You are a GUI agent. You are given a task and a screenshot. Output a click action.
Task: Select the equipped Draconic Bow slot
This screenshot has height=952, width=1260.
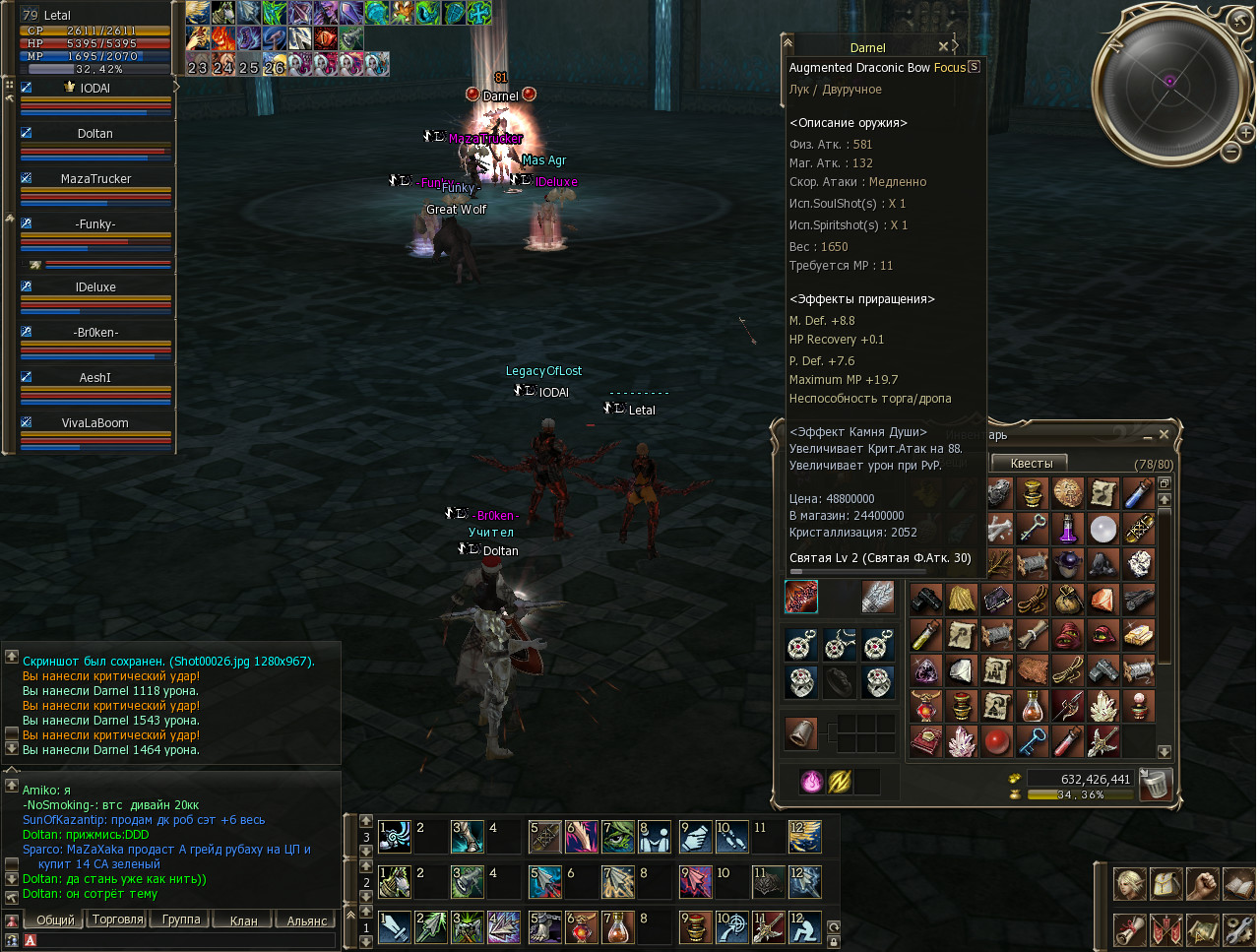click(801, 597)
